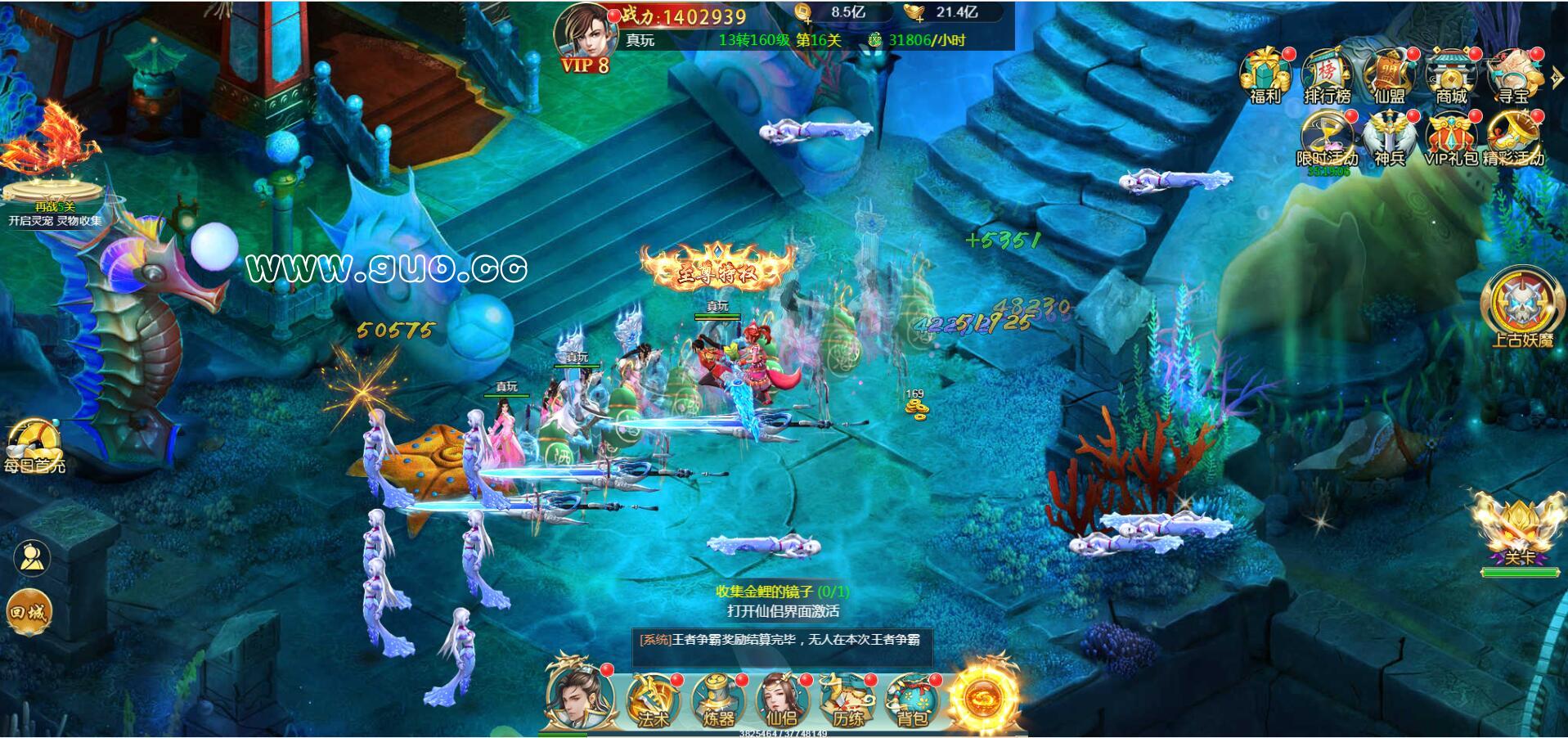Click the 回城 return-to-town button

pyautogui.click(x=28, y=612)
